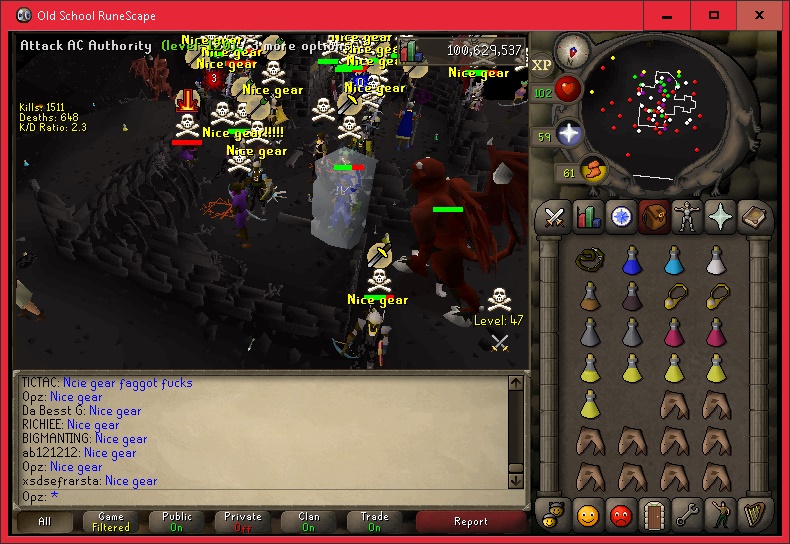Toggle the Trade chat filter
This screenshot has height=544, width=790.
[x=375, y=521]
